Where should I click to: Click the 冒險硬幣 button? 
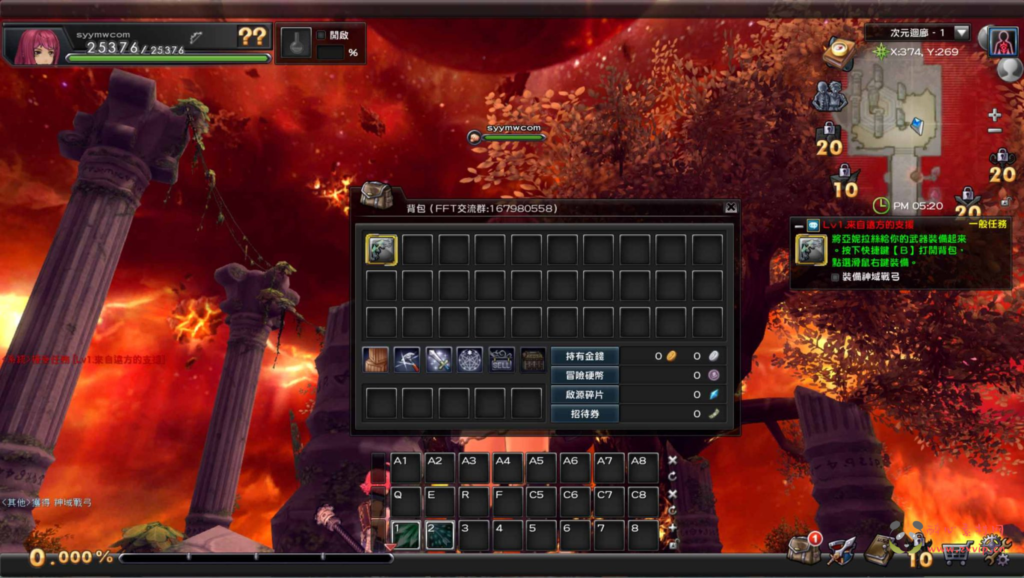(x=585, y=375)
